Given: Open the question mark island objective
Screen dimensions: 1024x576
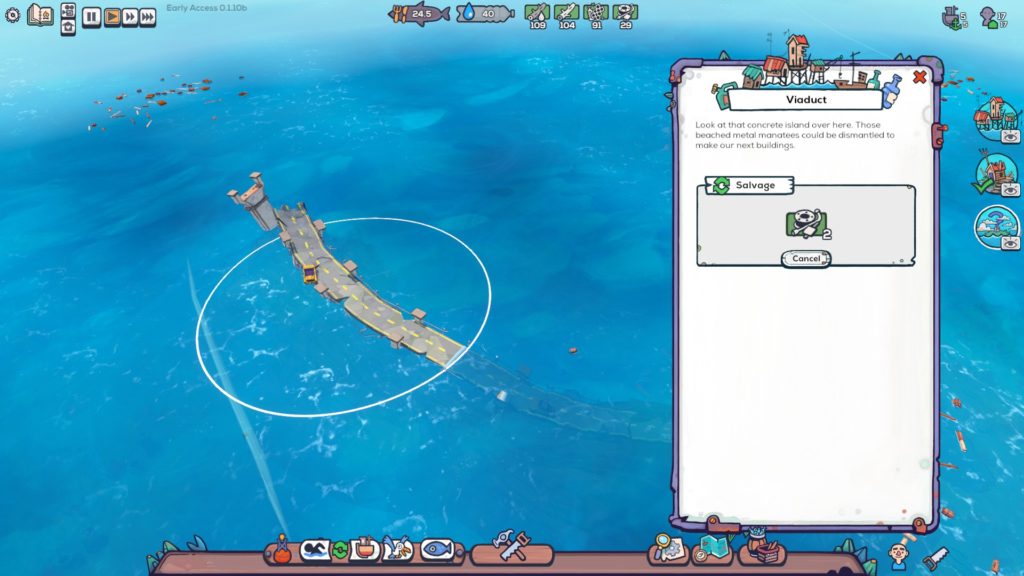Looking at the screenshot, I should (x=996, y=225).
